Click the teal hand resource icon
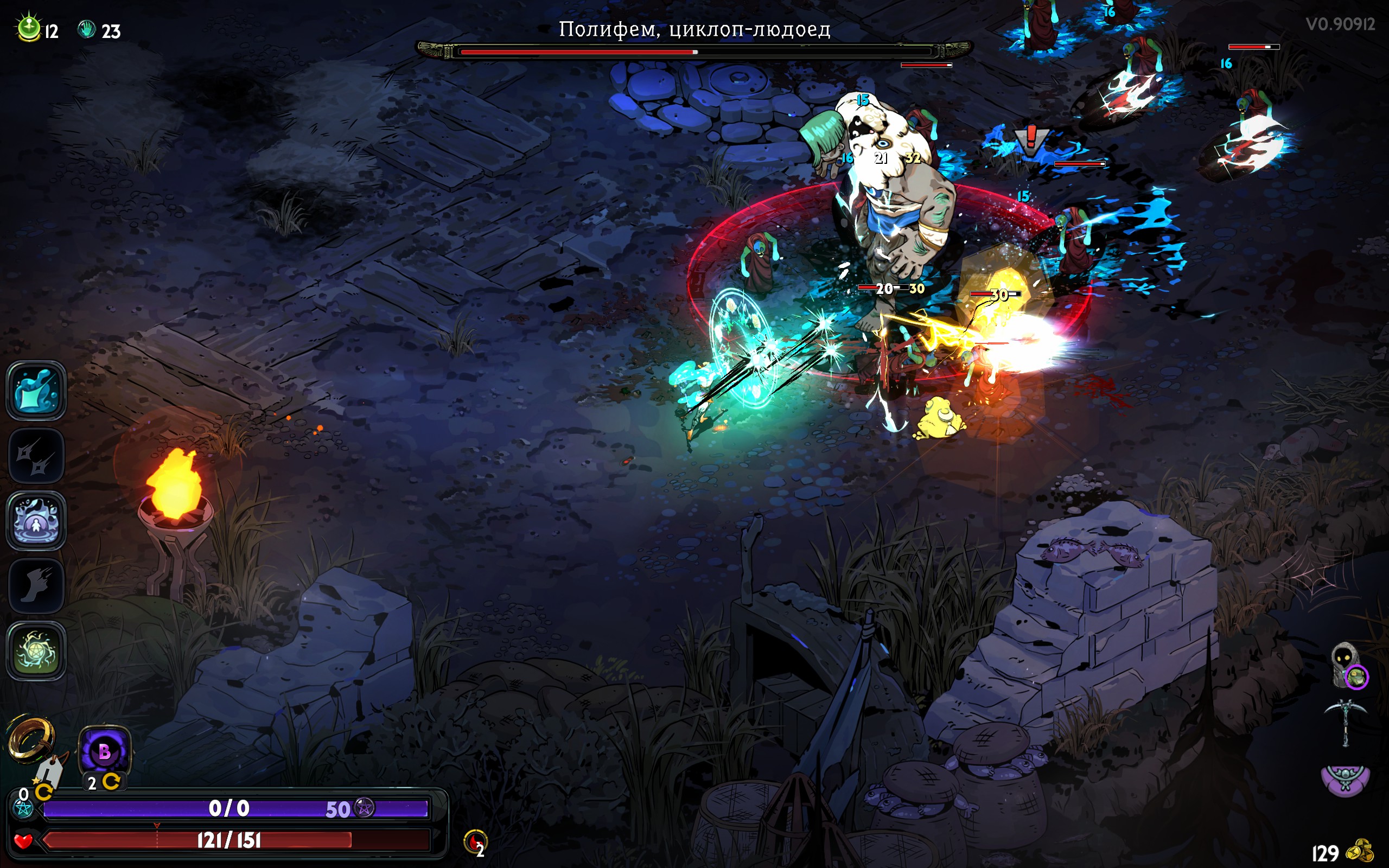Viewport: 1389px width, 868px height. 87,29
